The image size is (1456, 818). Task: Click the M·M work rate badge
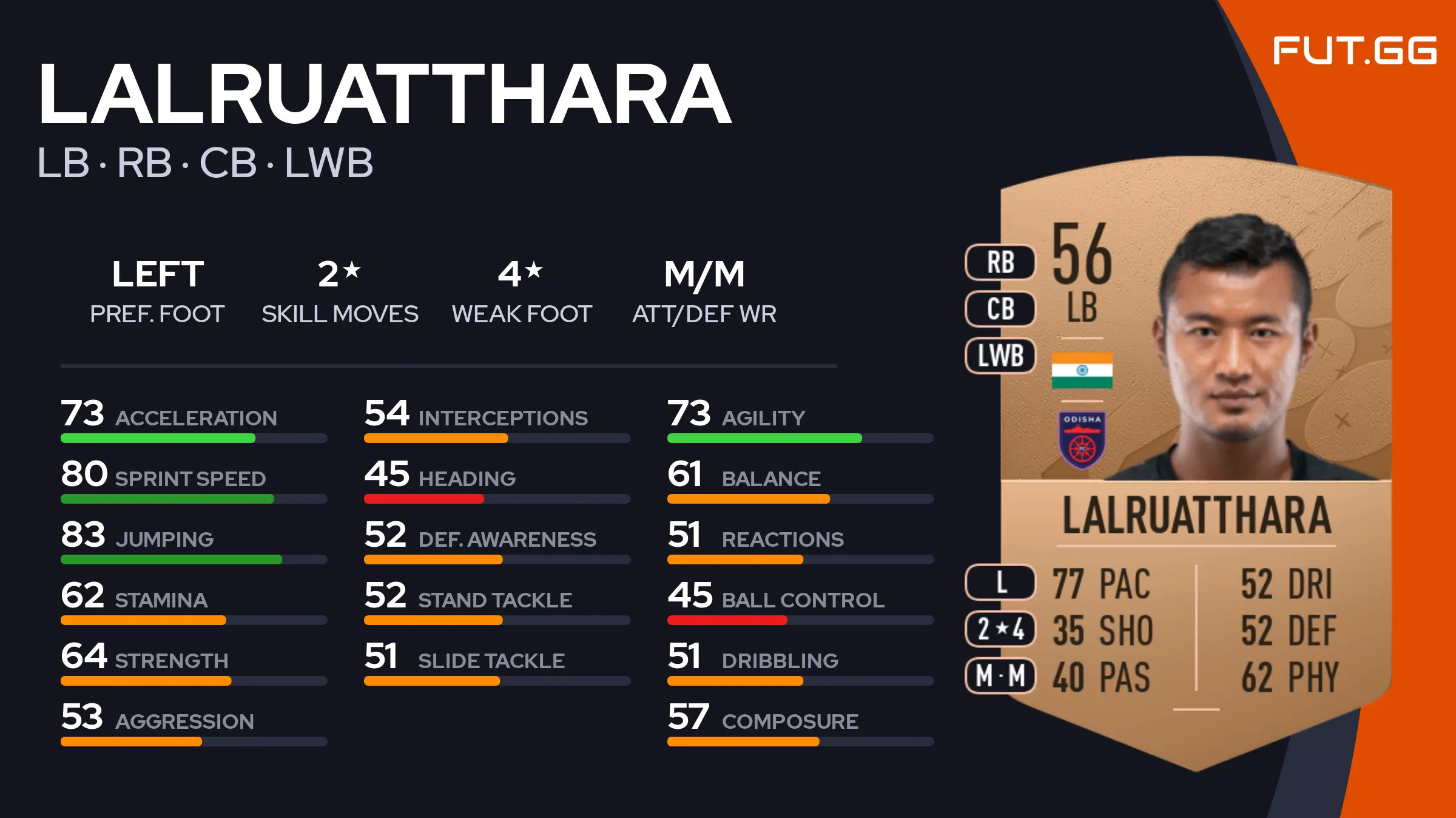pyautogui.click(x=1000, y=675)
